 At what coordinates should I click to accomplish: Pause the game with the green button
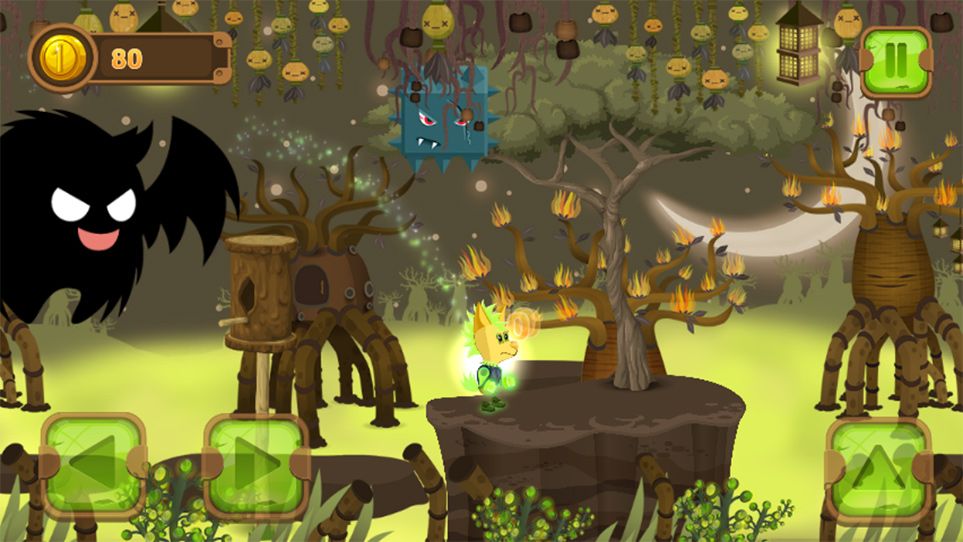[895, 62]
